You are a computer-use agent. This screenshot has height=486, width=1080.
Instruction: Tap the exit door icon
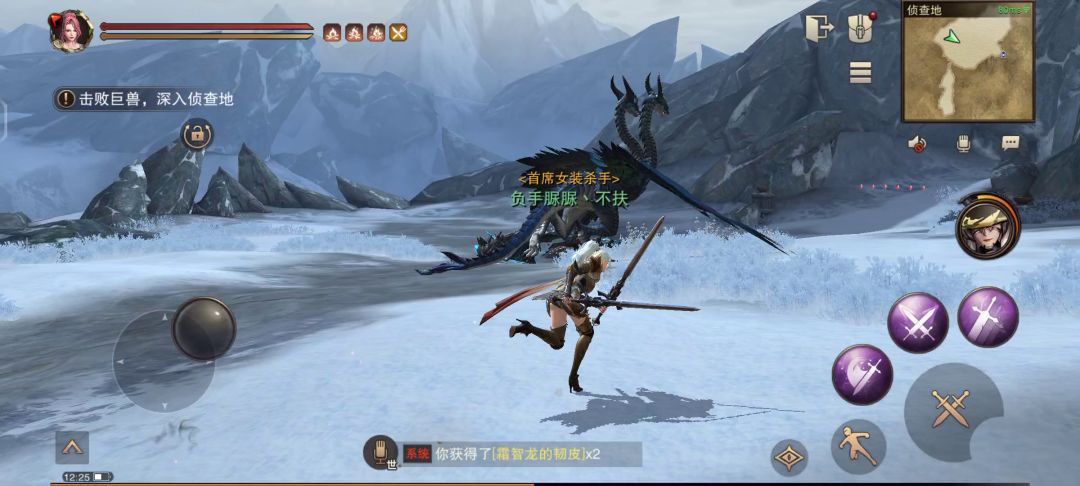tap(818, 28)
